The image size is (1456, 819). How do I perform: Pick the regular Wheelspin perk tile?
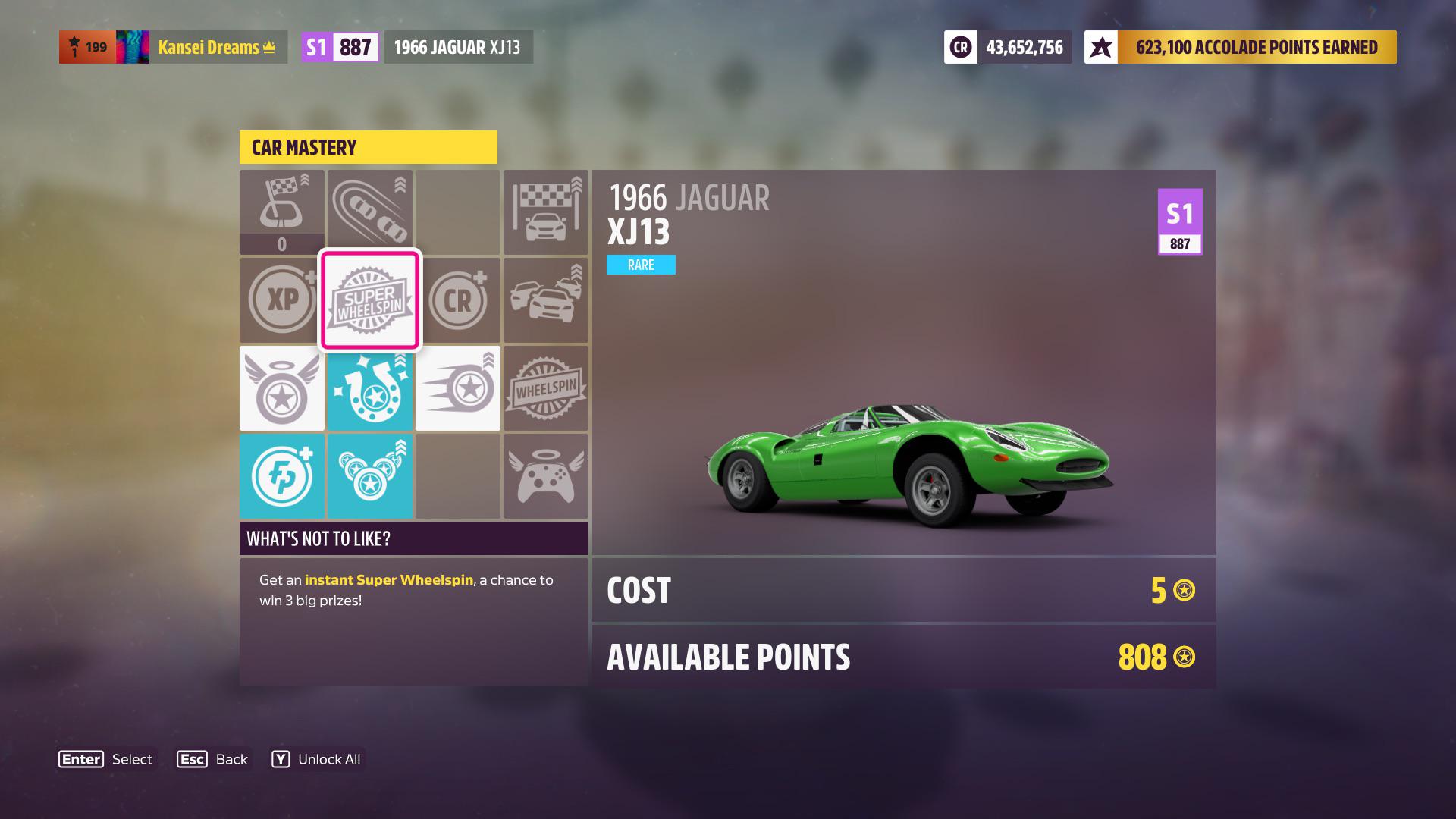point(546,388)
